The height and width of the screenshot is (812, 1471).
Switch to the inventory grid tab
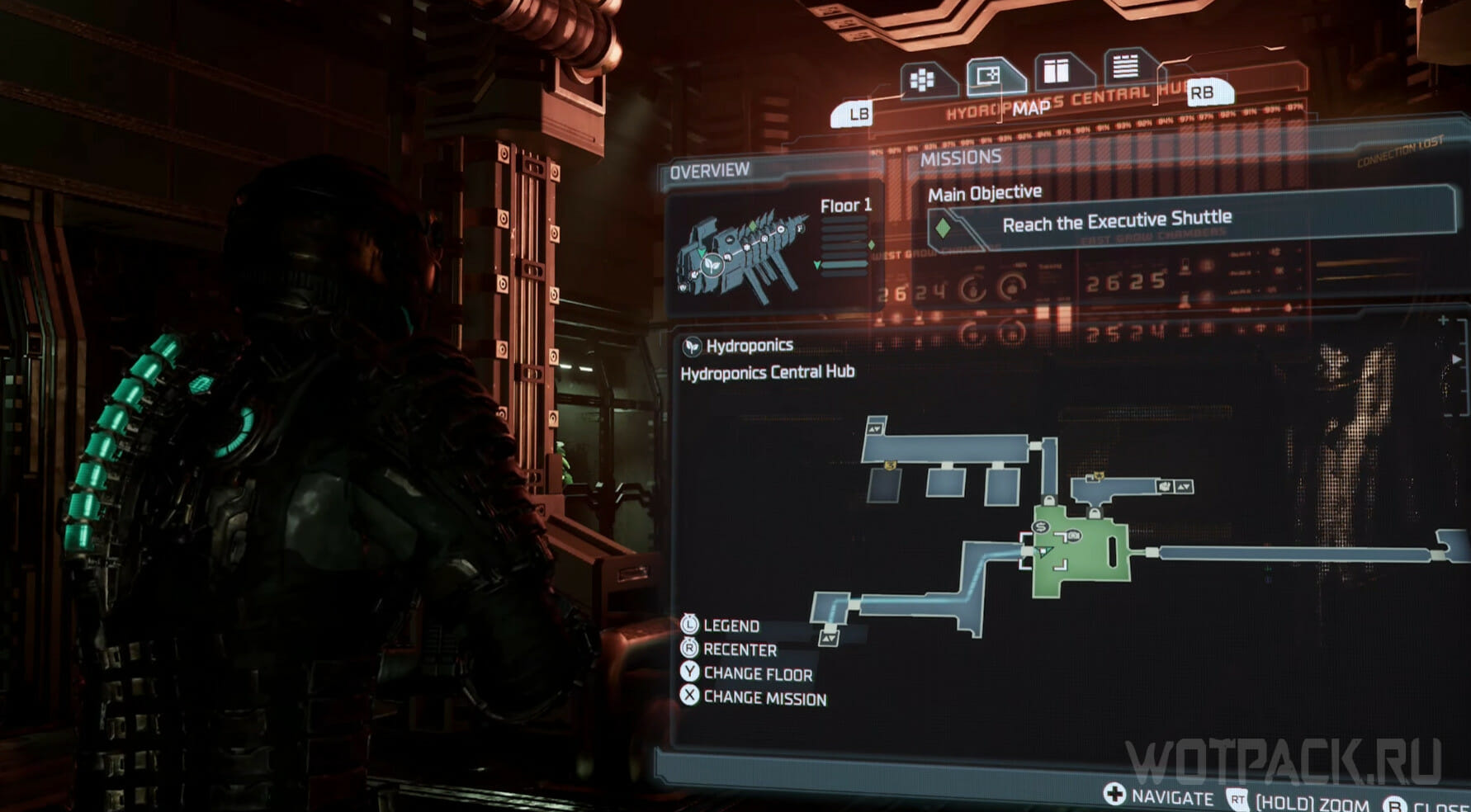pyautogui.click(x=923, y=80)
